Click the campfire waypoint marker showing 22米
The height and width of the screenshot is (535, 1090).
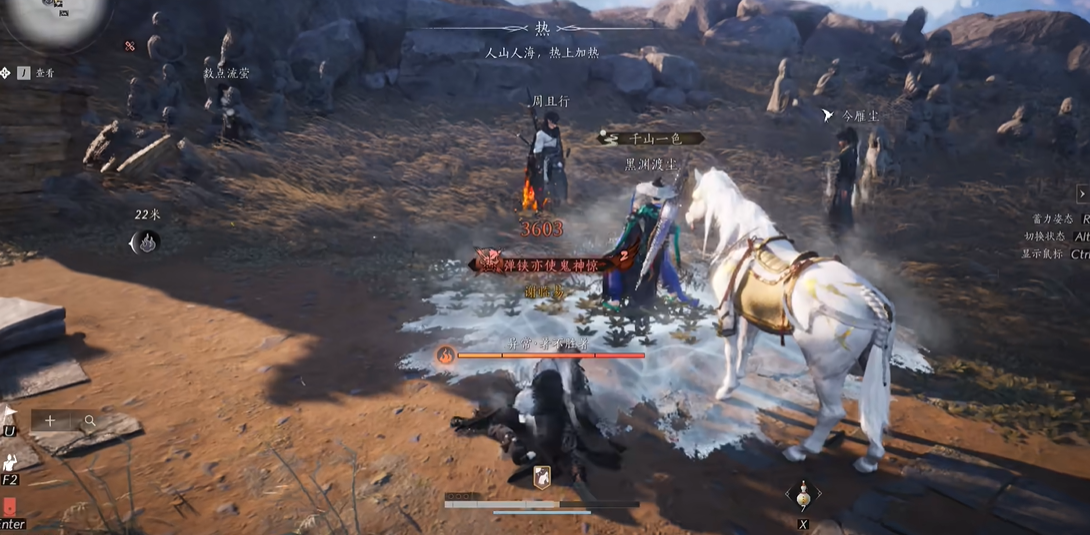click(x=147, y=242)
